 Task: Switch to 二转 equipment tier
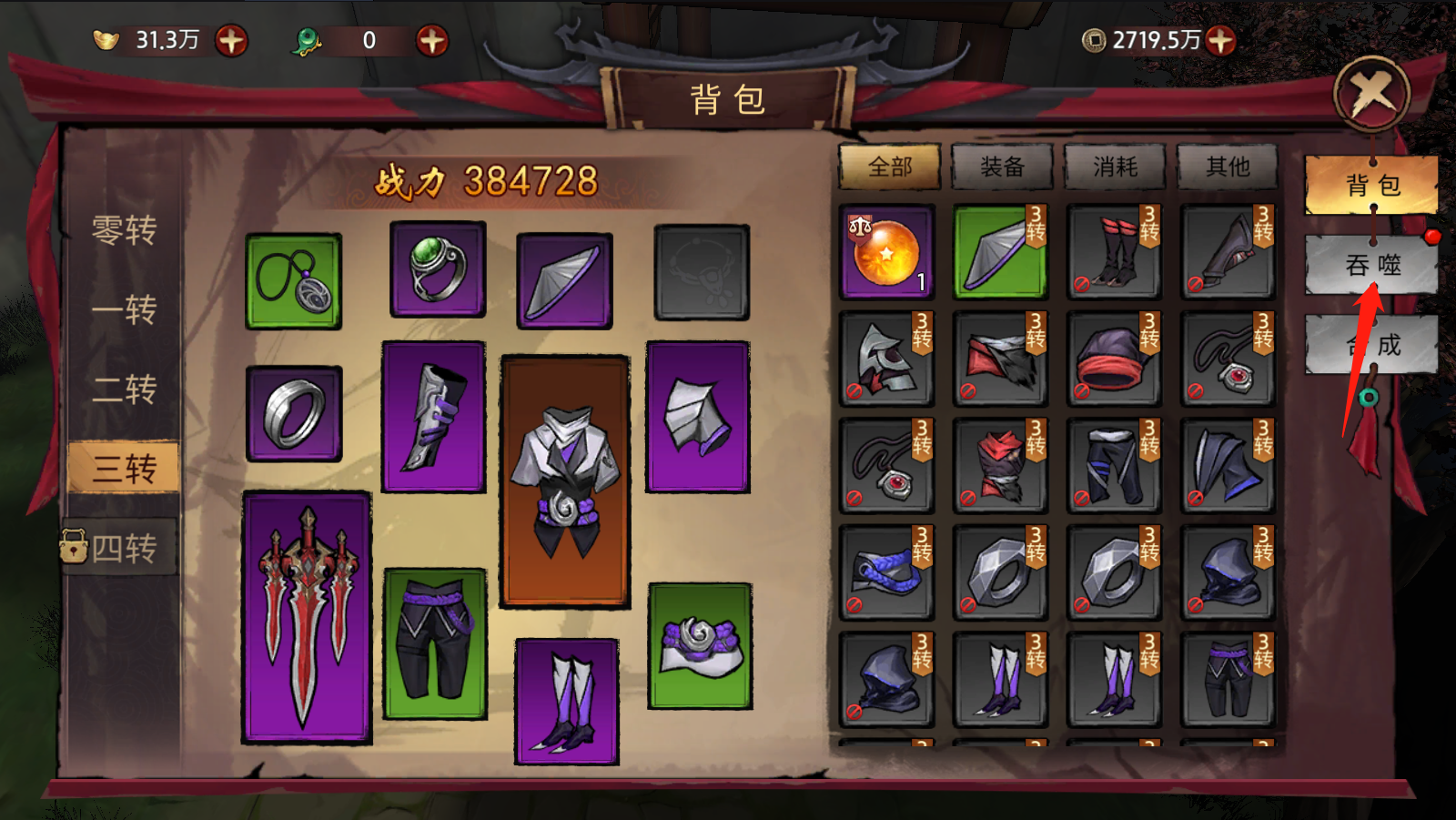point(124,390)
